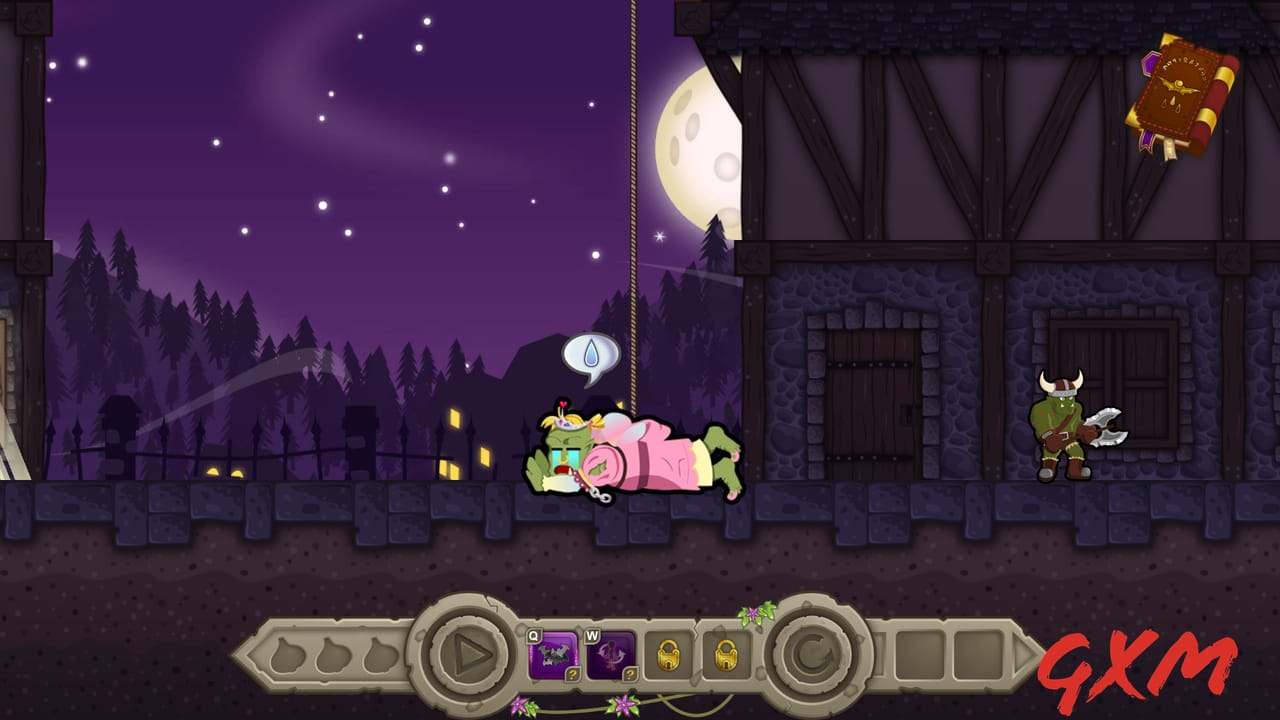
Task: Open the spellbook in the top right
Action: point(1180,90)
